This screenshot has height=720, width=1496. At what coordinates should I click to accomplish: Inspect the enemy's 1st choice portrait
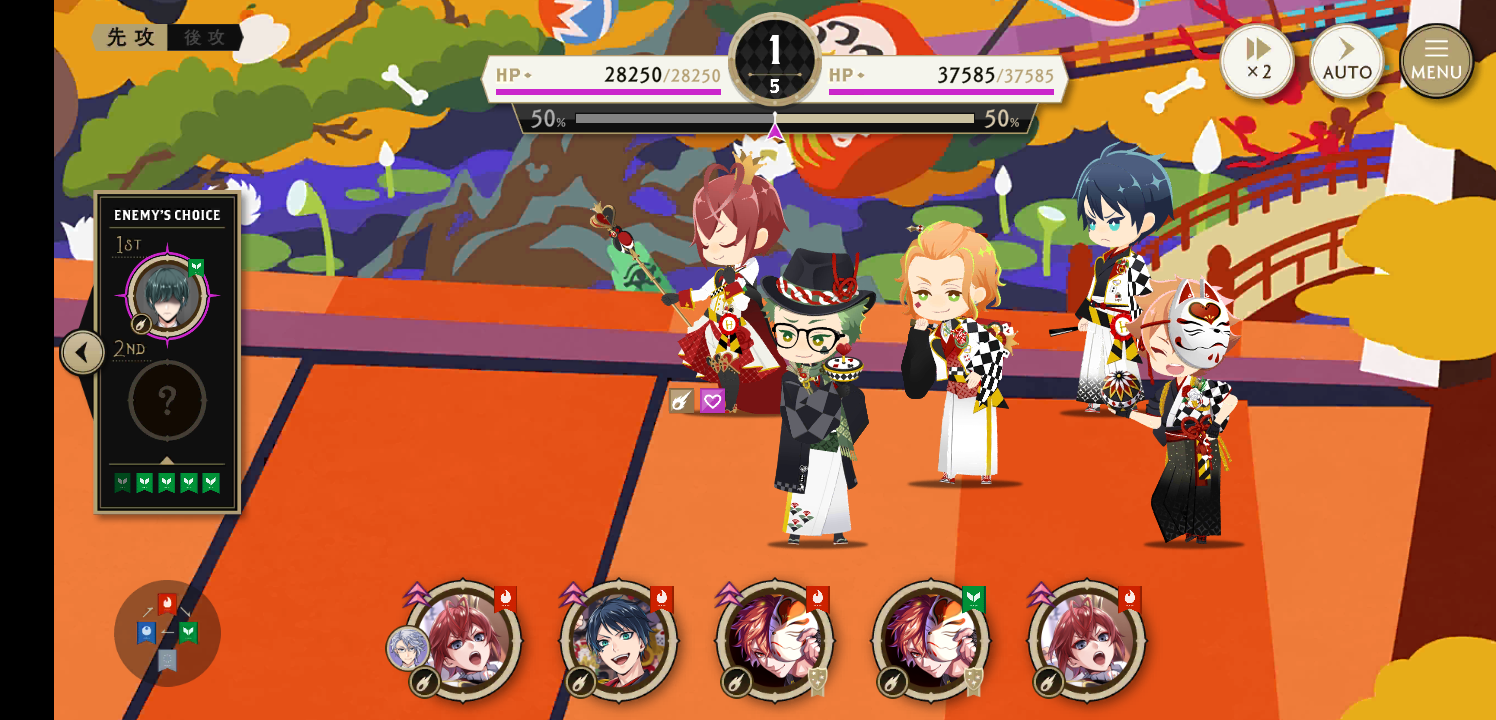167,297
